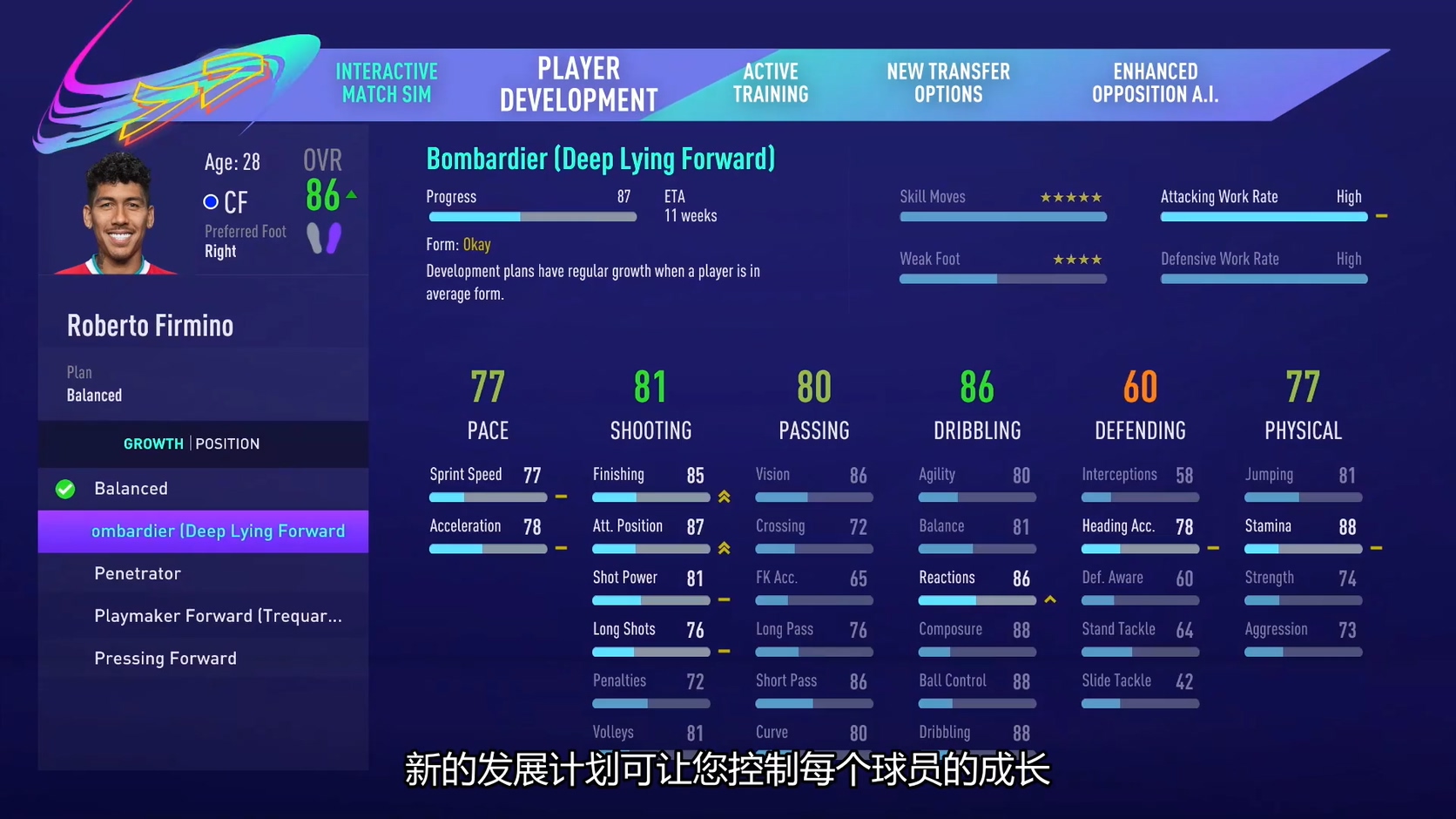
Task: Show the Interactive Match Sim feature
Action: (387, 83)
